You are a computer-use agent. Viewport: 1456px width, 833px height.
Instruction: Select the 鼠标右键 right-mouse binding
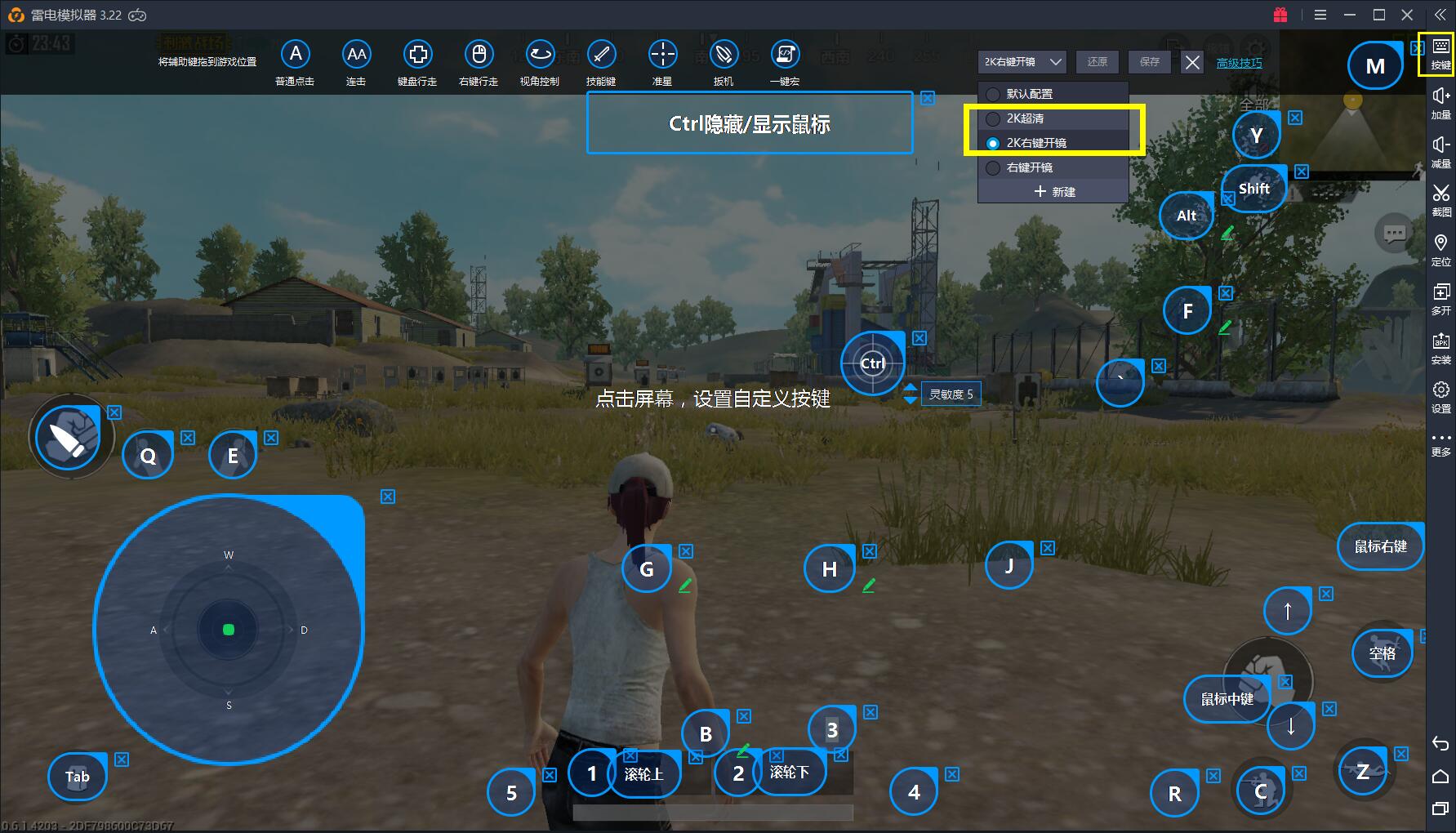point(1380,546)
